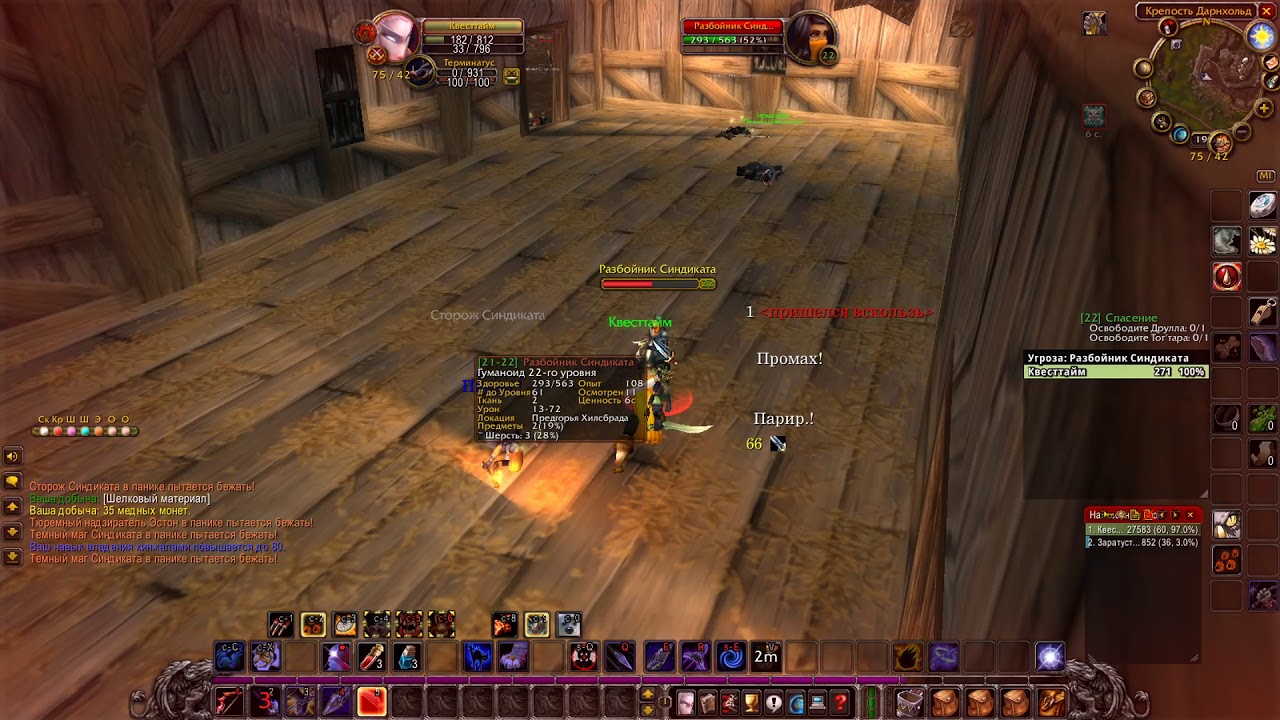
Task: Click the target portrait of Разбойник Синдиката
Action: point(808,39)
